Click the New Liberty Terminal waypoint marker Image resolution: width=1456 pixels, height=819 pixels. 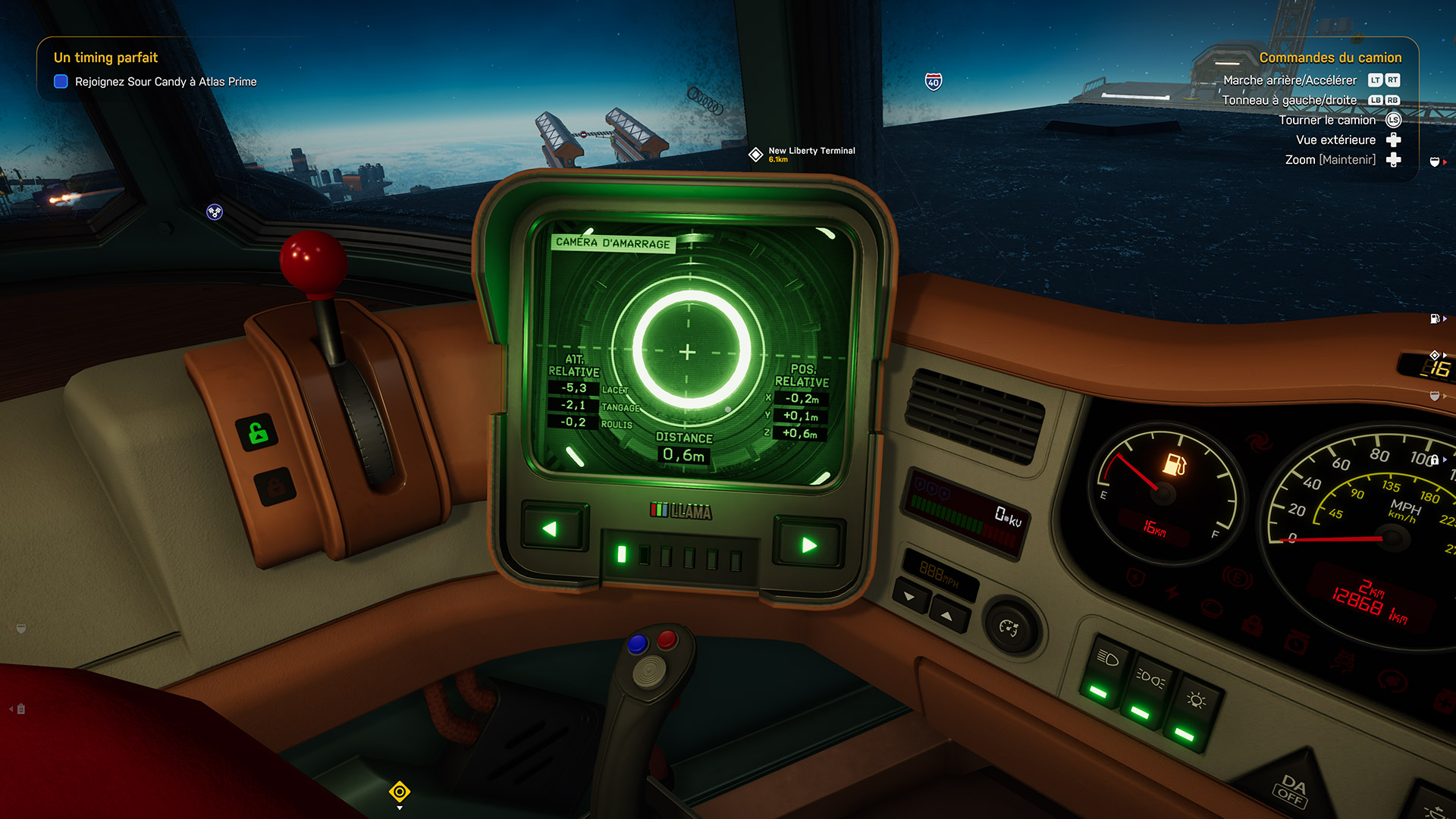coord(756,155)
